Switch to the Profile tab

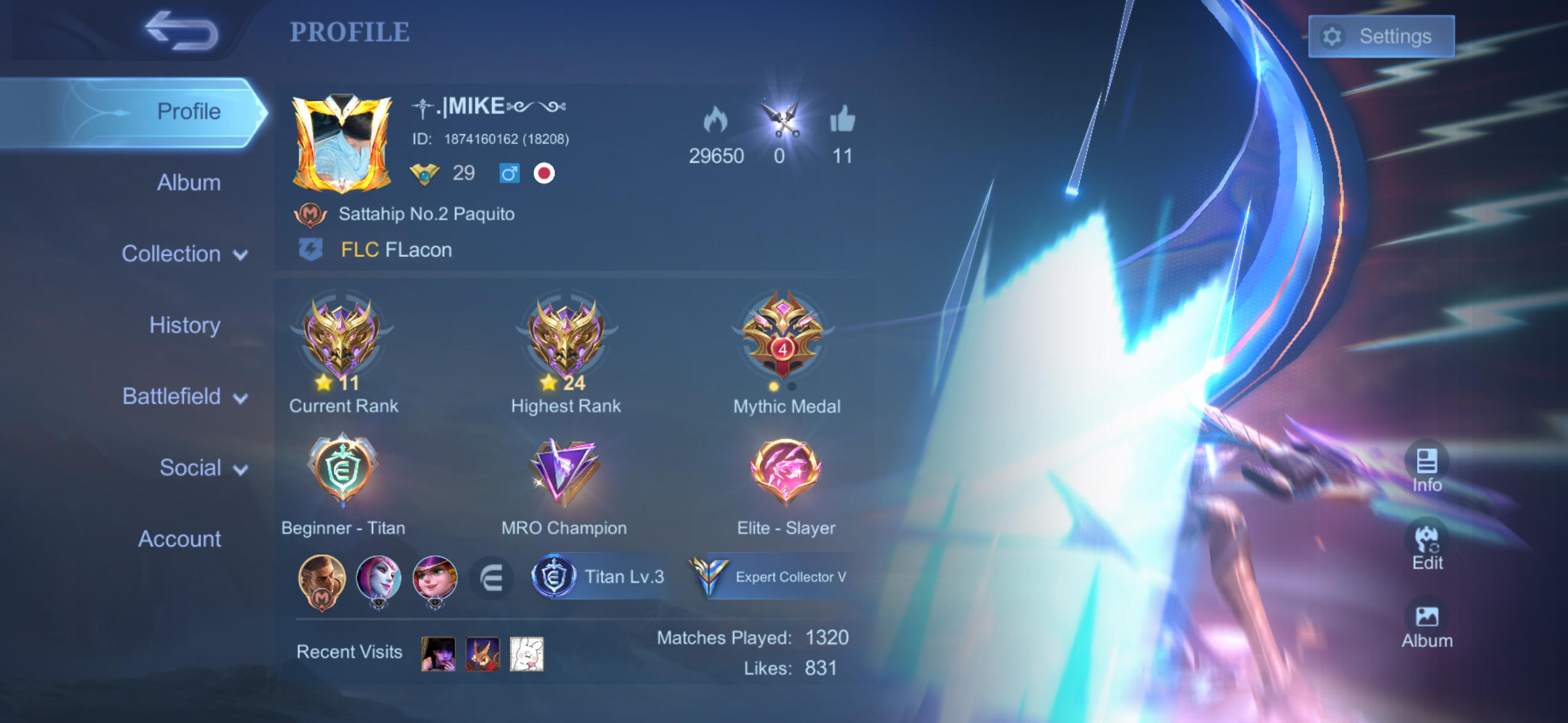click(188, 110)
